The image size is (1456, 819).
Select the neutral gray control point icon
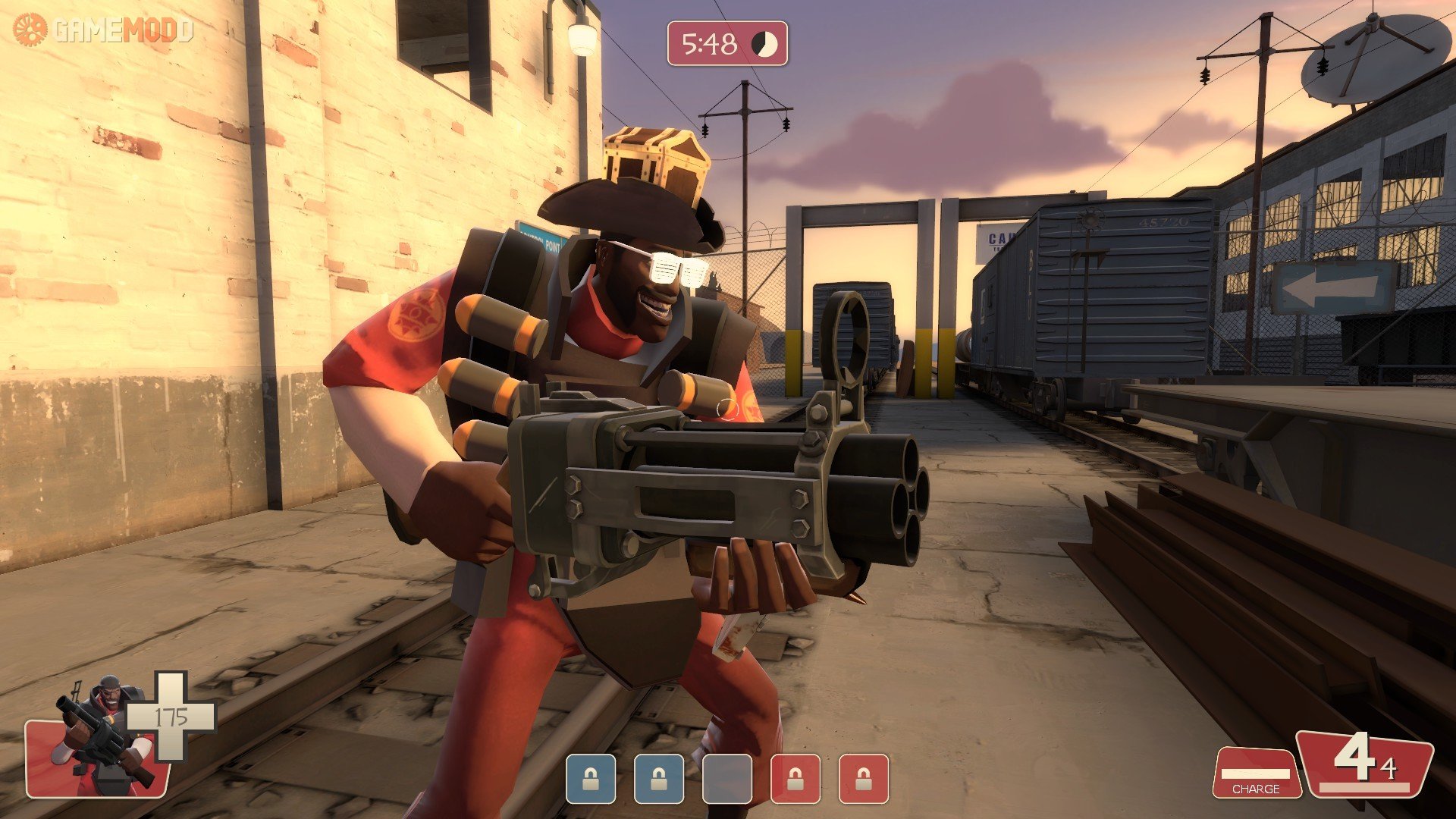point(726,779)
